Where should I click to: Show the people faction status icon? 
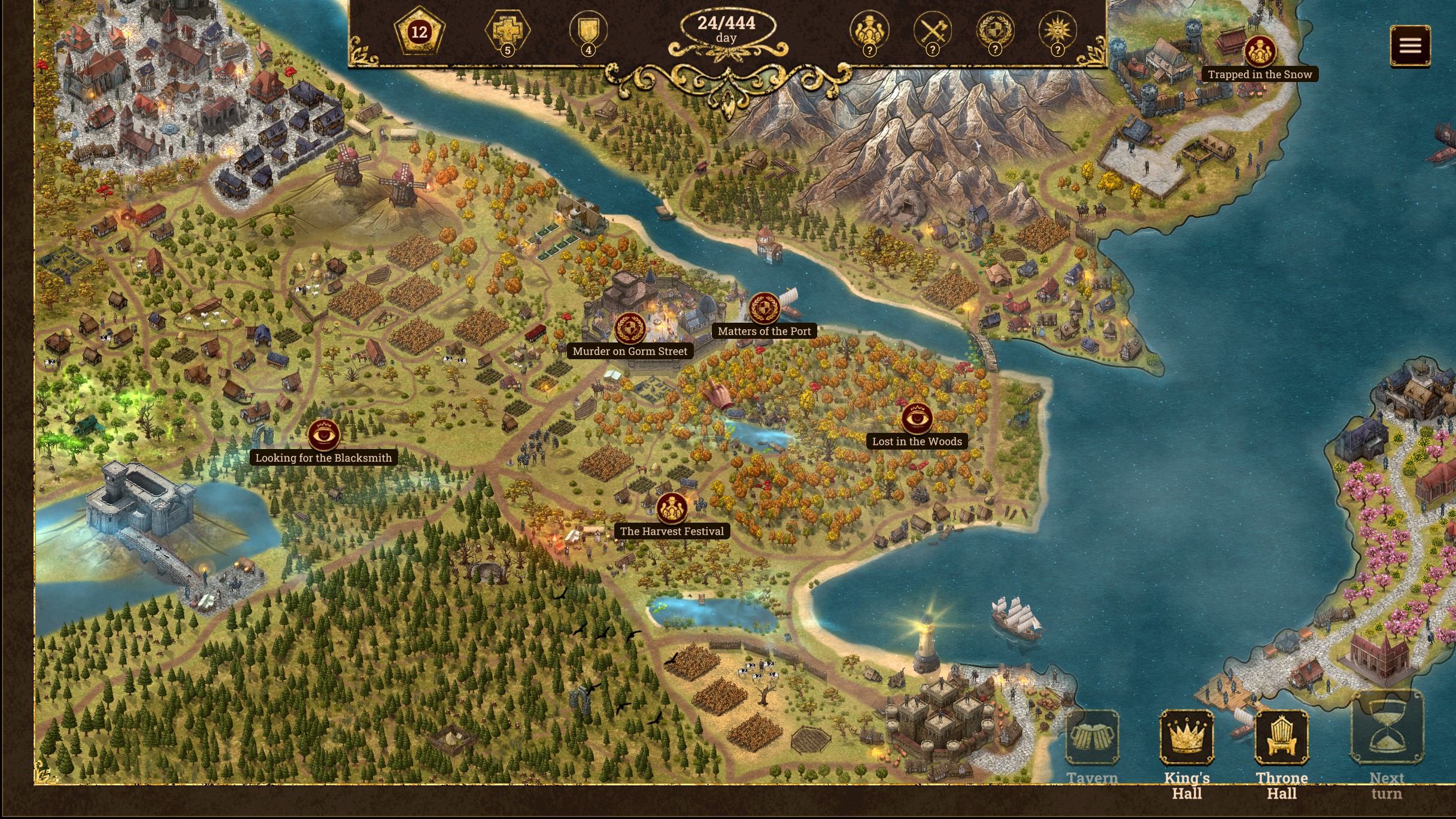pyautogui.click(x=869, y=30)
